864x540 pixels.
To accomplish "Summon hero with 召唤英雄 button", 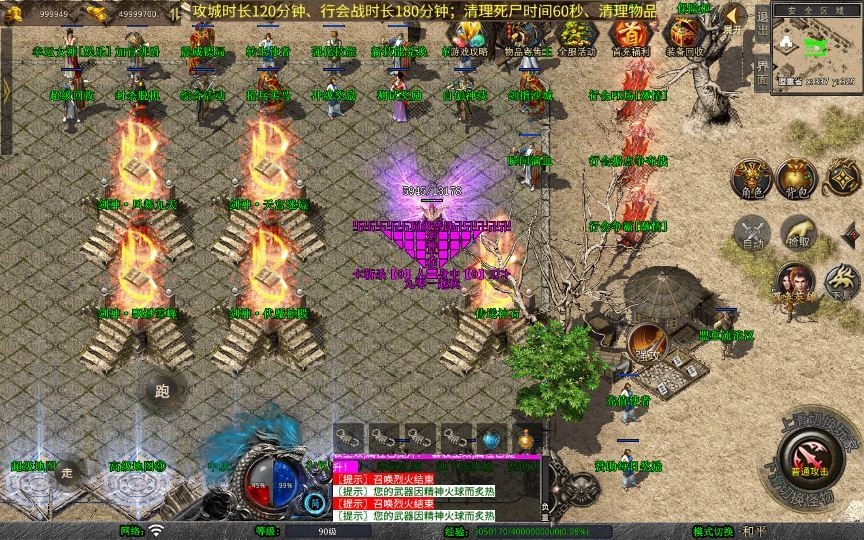I will [795, 283].
